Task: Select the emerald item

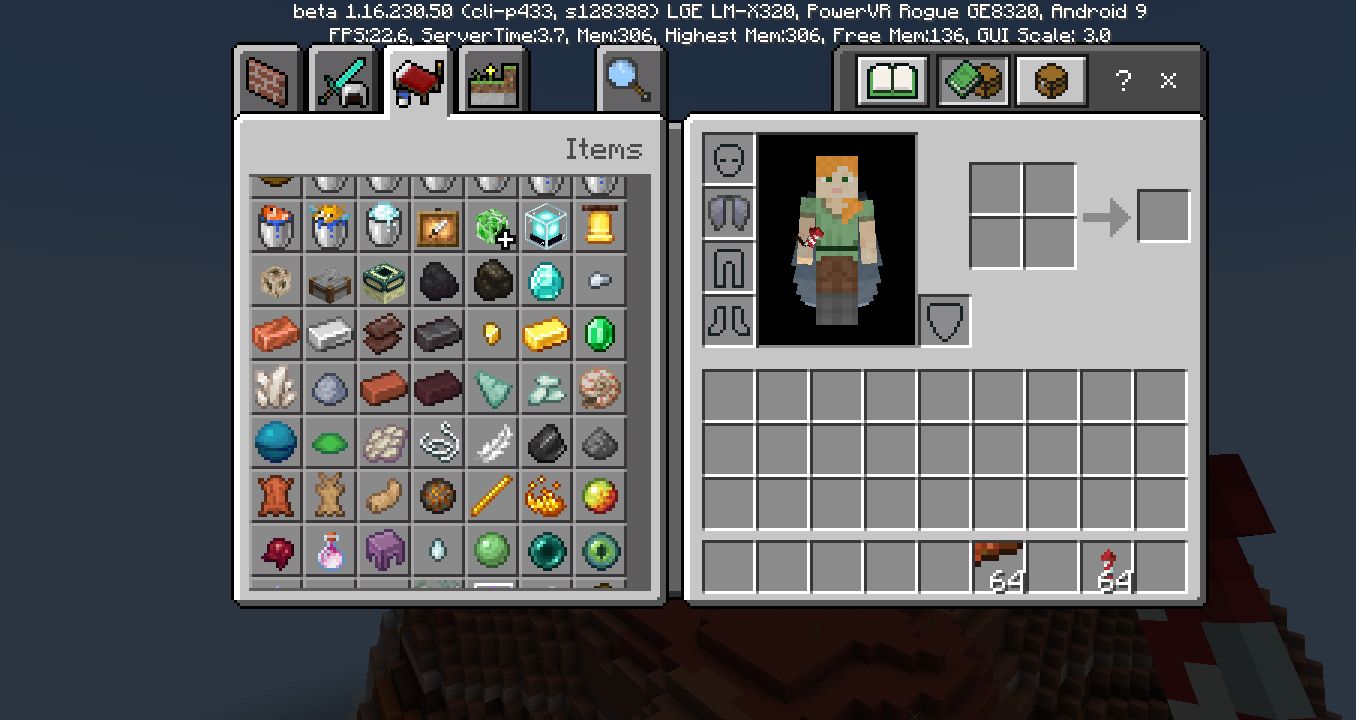Action: pyautogui.click(x=600, y=334)
